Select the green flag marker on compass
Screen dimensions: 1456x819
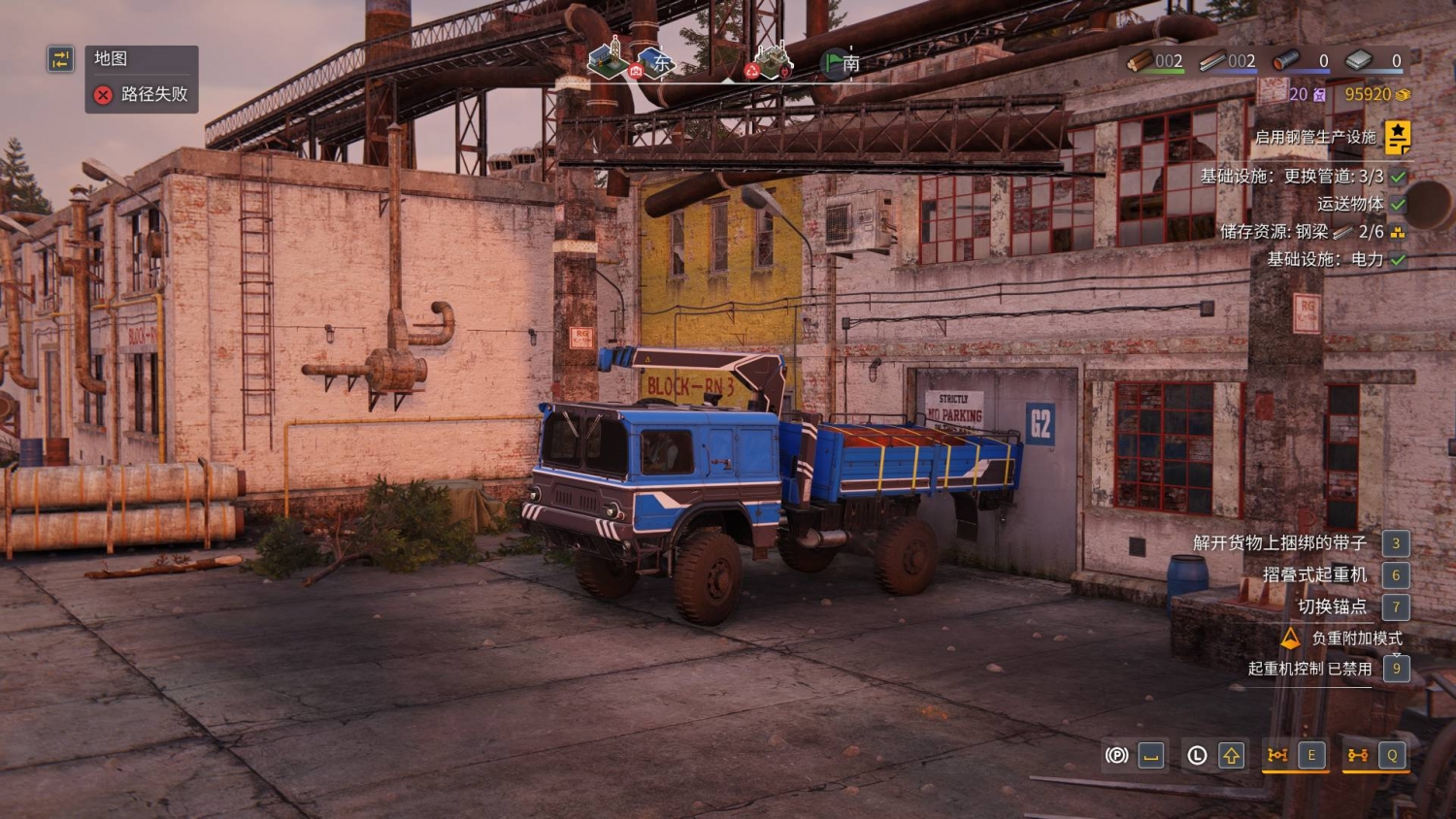point(833,63)
